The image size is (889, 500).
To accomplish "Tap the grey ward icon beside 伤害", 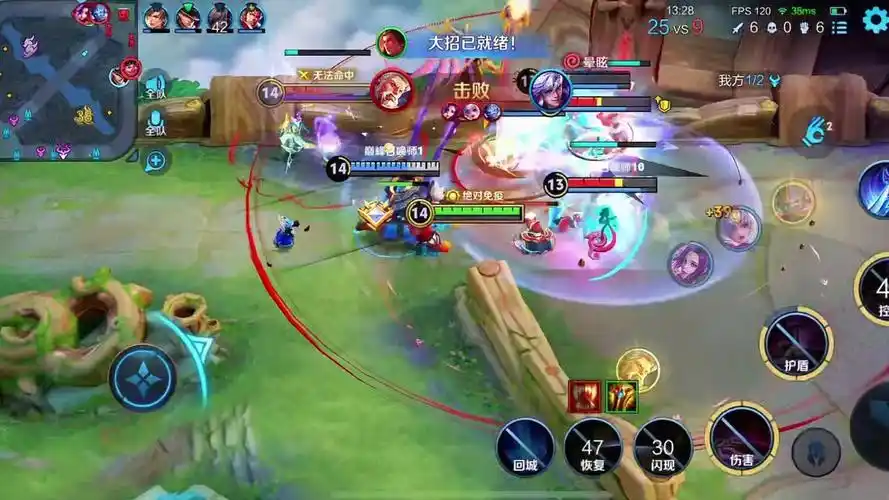I will [815, 451].
